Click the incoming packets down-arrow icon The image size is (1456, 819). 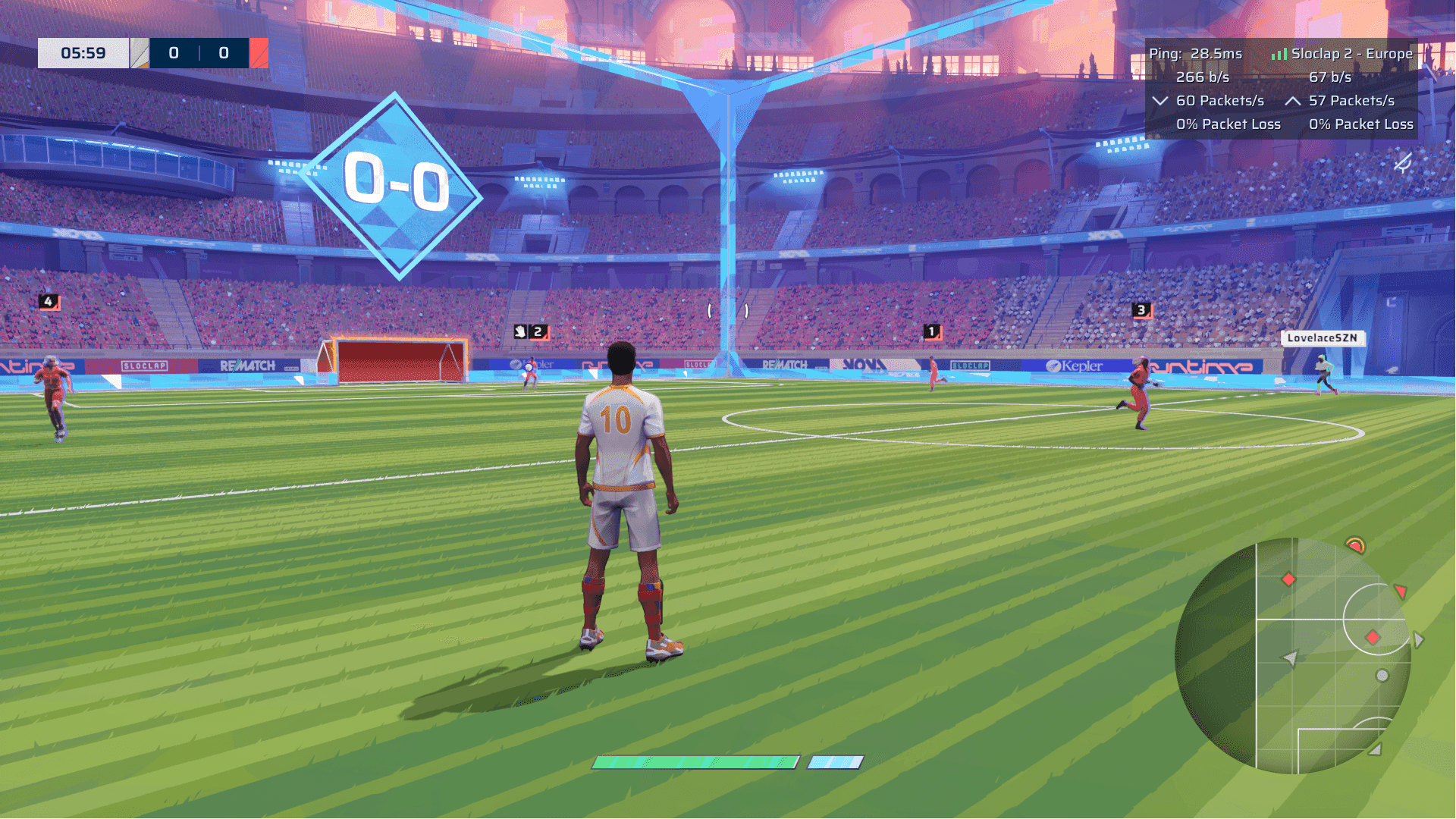click(x=1160, y=100)
